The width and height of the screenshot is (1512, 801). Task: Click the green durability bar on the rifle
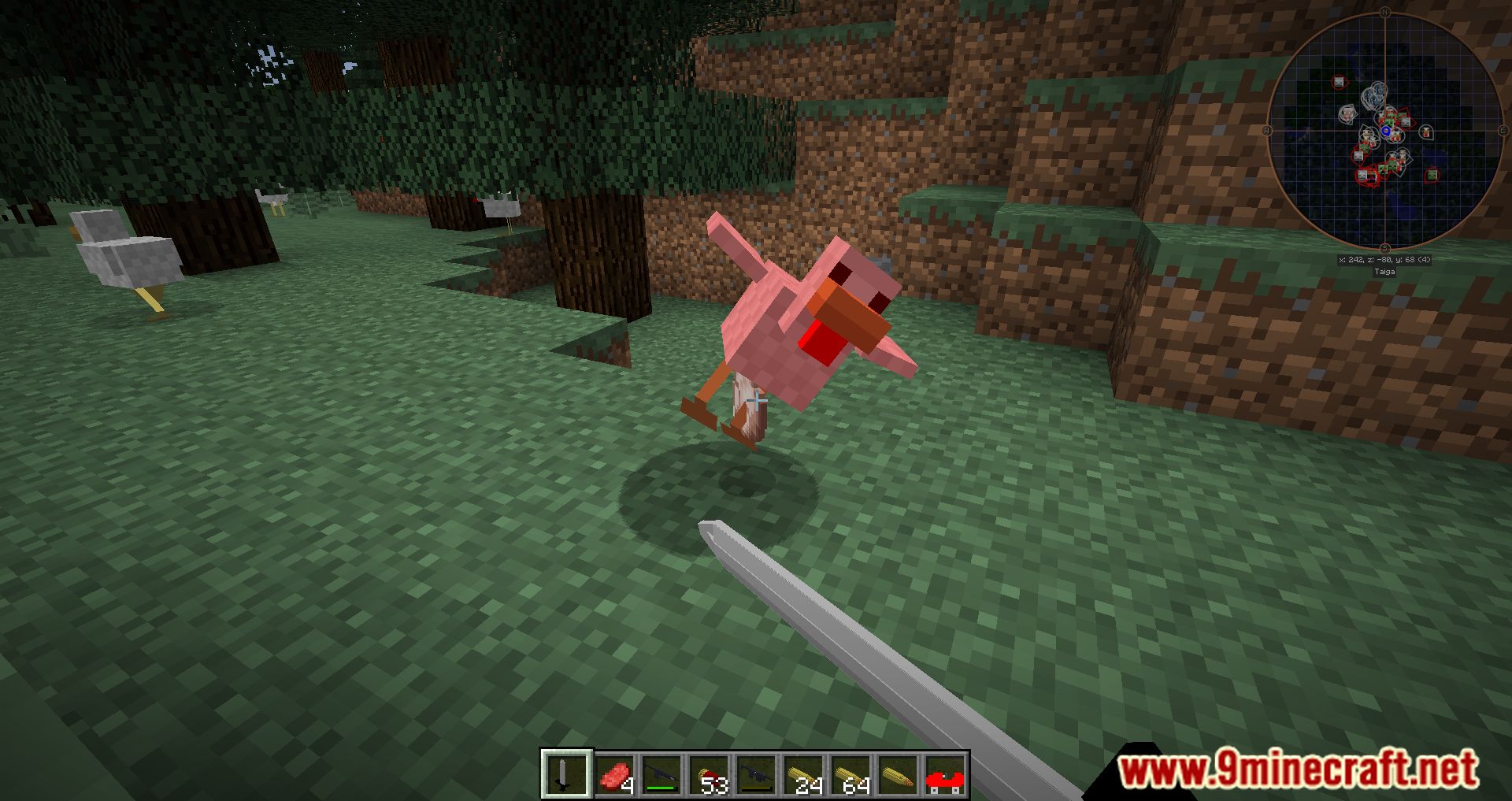[x=661, y=787]
